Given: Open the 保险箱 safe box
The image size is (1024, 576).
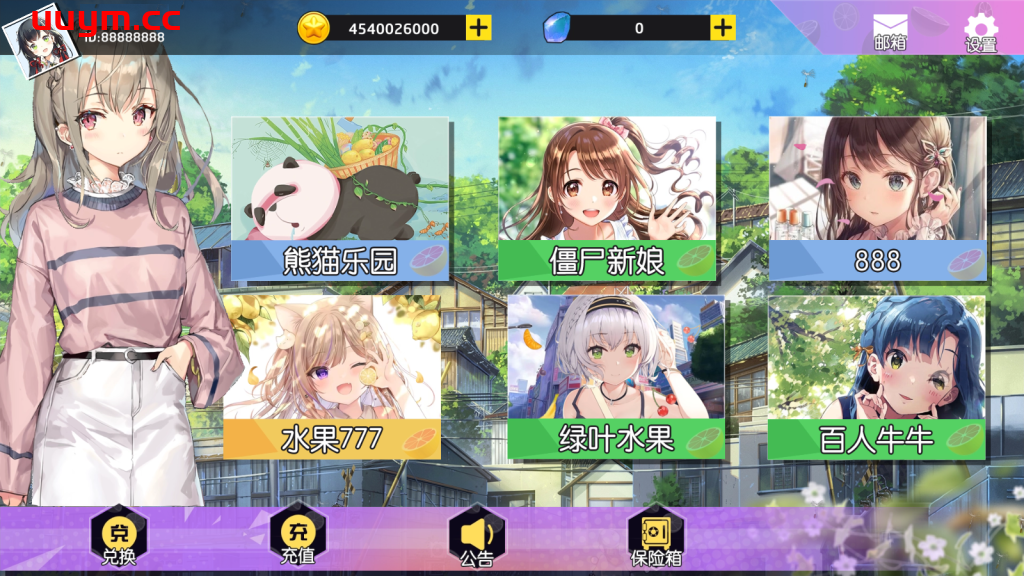Looking at the screenshot, I should click(x=656, y=537).
